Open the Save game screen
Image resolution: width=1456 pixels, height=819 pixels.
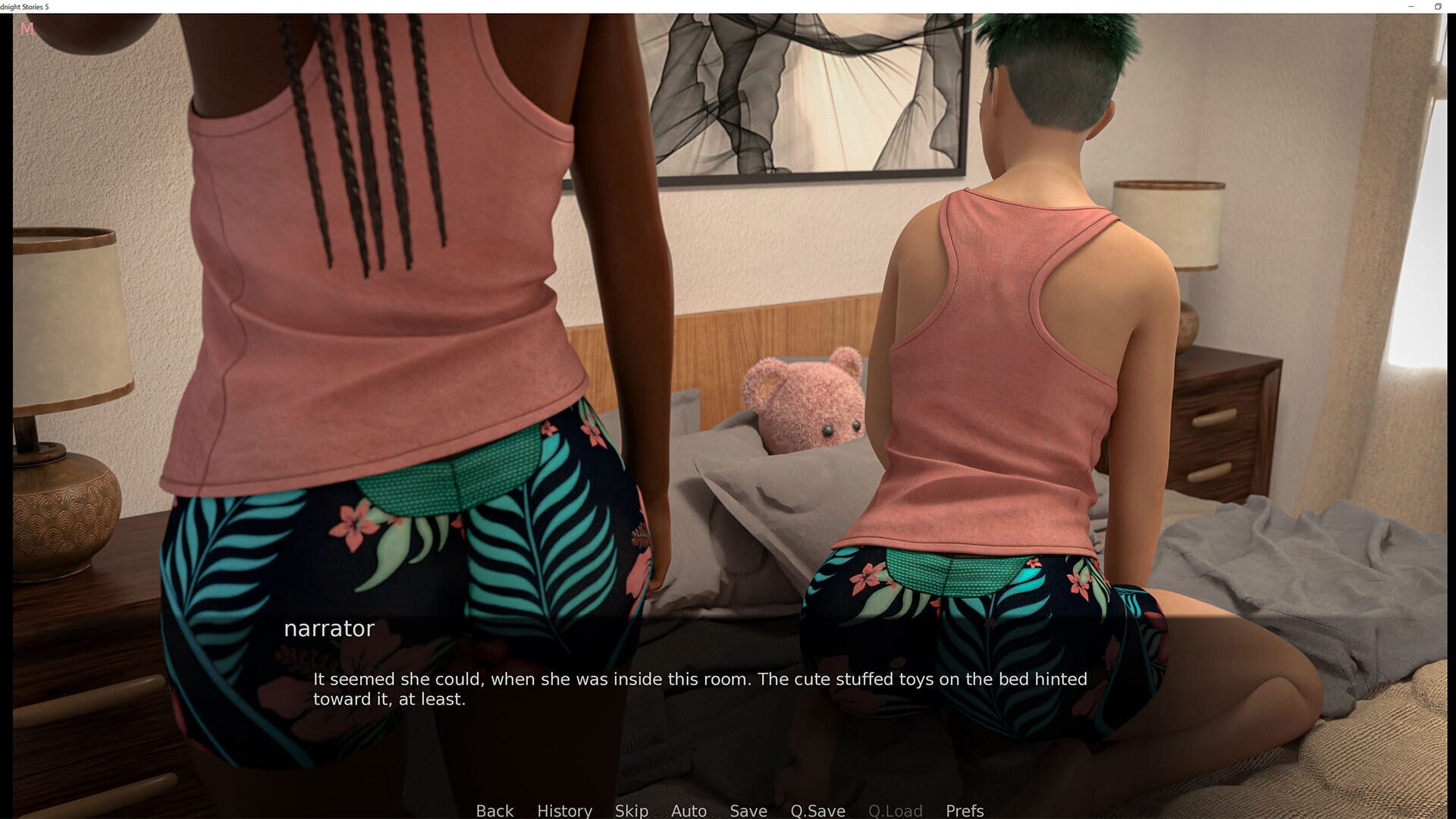pyautogui.click(x=748, y=810)
